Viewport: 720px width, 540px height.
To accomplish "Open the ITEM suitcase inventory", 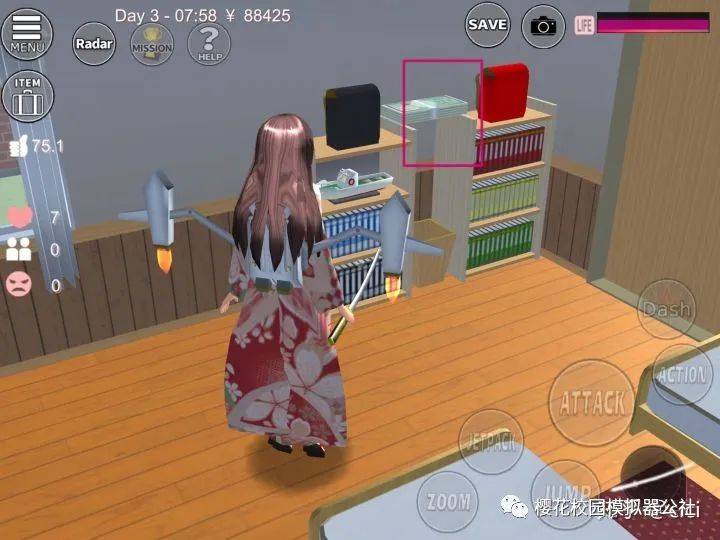I will 28,95.
